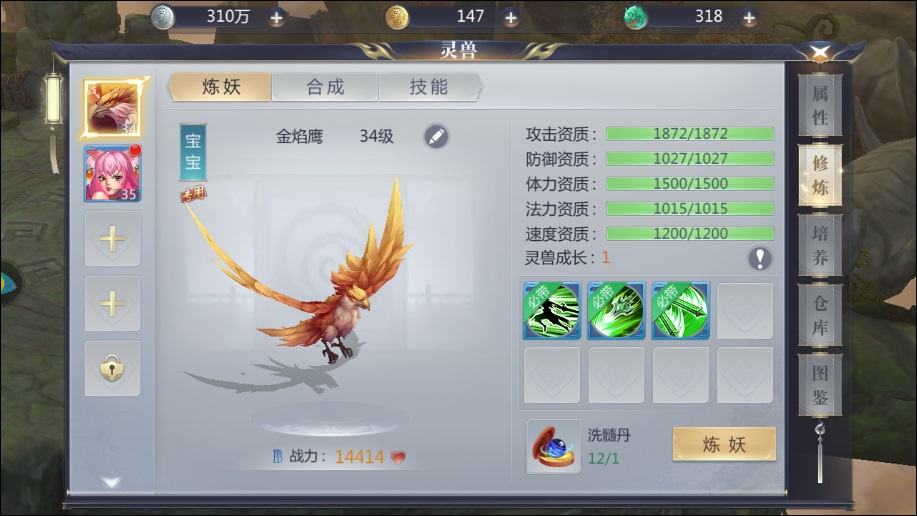917x516 pixels.
Task: Add jade currency with plus button
Action: pos(746,17)
